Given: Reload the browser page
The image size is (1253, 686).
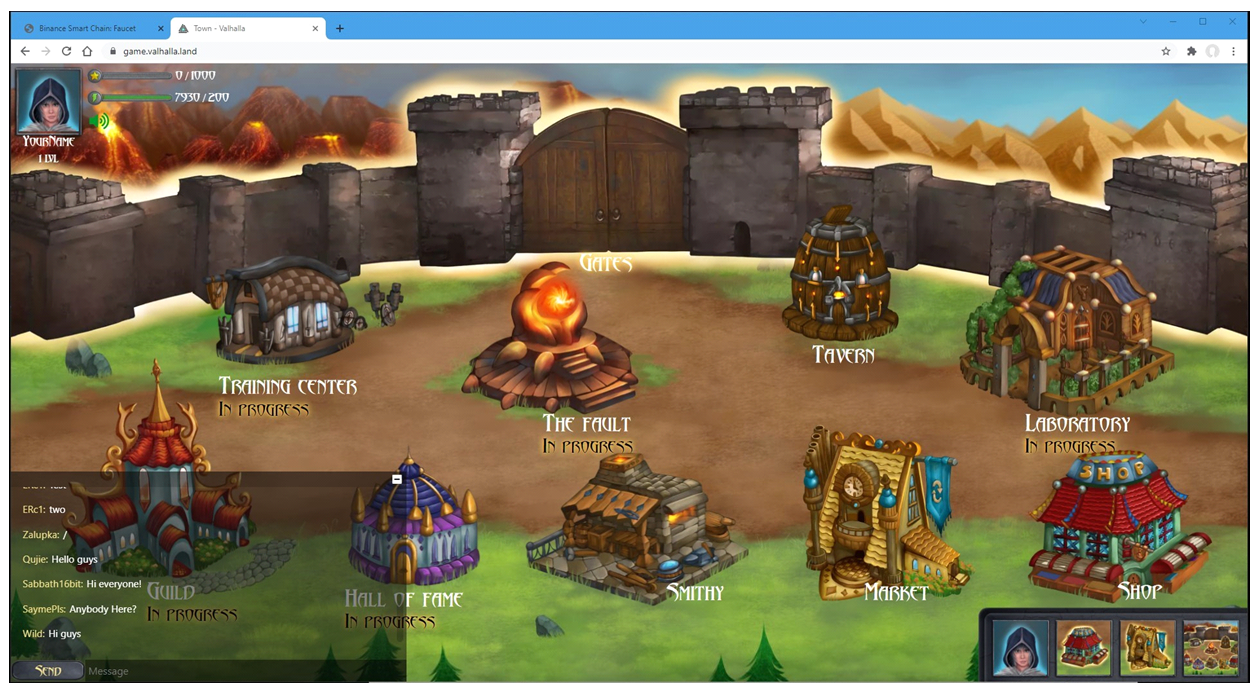Looking at the screenshot, I should tap(67, 51).
